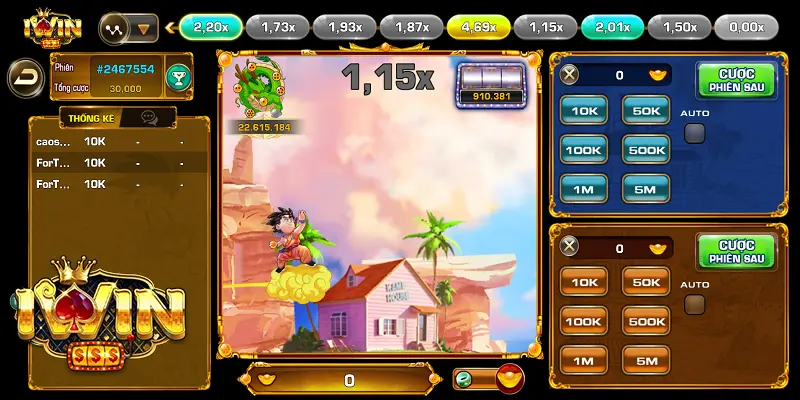Select the yellow 4,69x history result
This screenshot has height=400, width=800.
[478, 27]
